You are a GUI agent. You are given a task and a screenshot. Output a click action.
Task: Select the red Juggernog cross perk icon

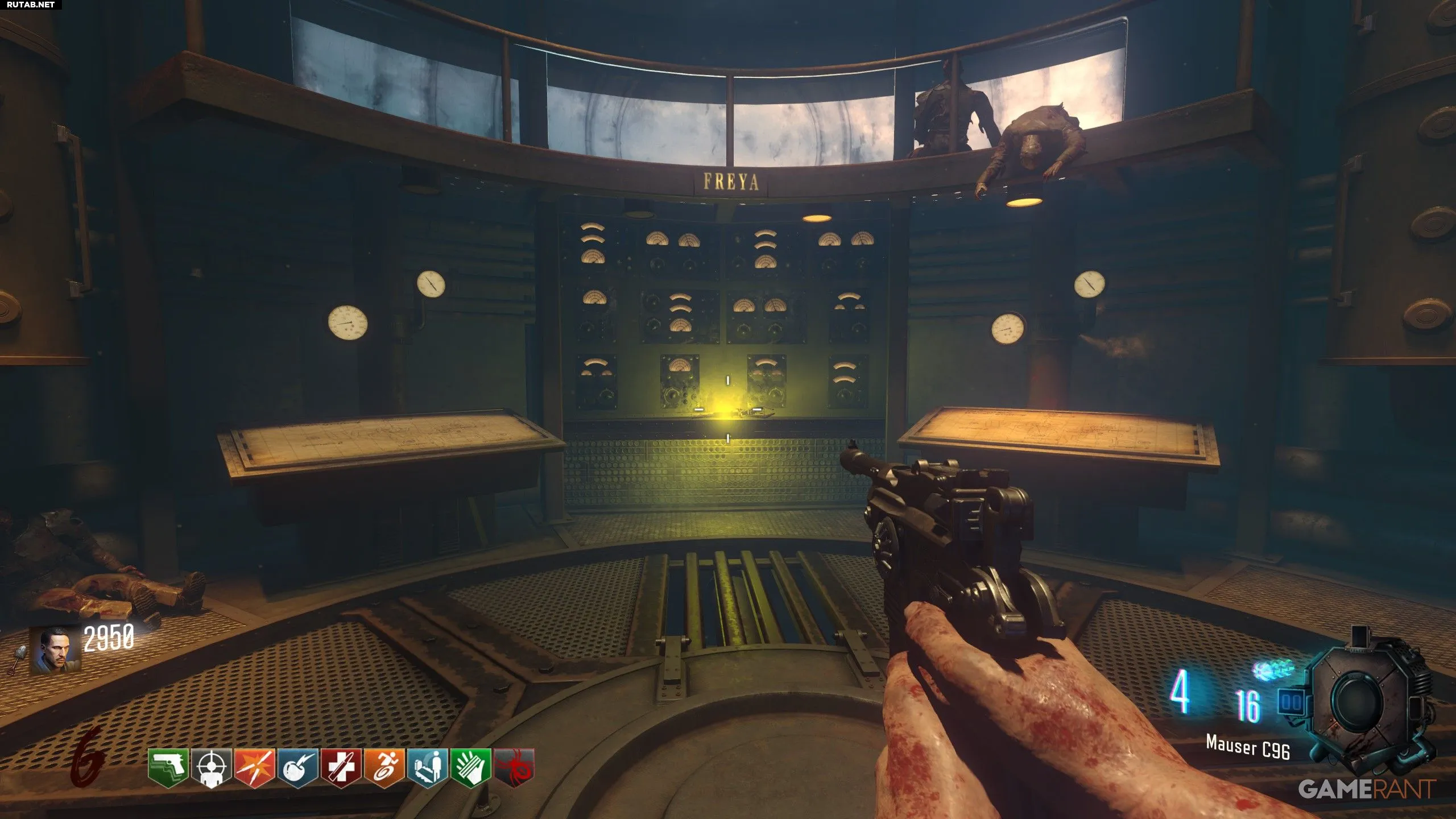pos(341,768)
